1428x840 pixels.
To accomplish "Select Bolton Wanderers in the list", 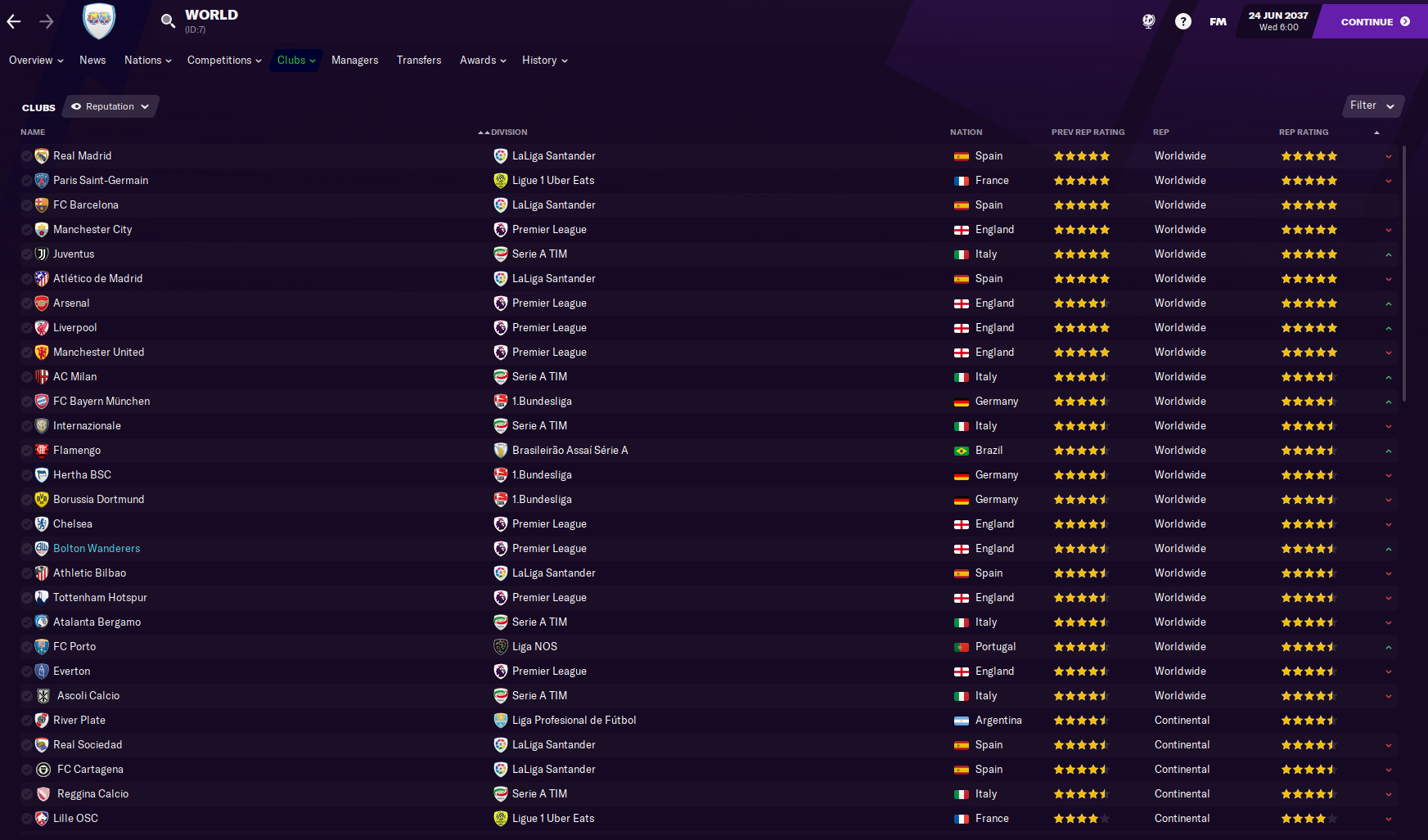I will (x=97, y=549).
